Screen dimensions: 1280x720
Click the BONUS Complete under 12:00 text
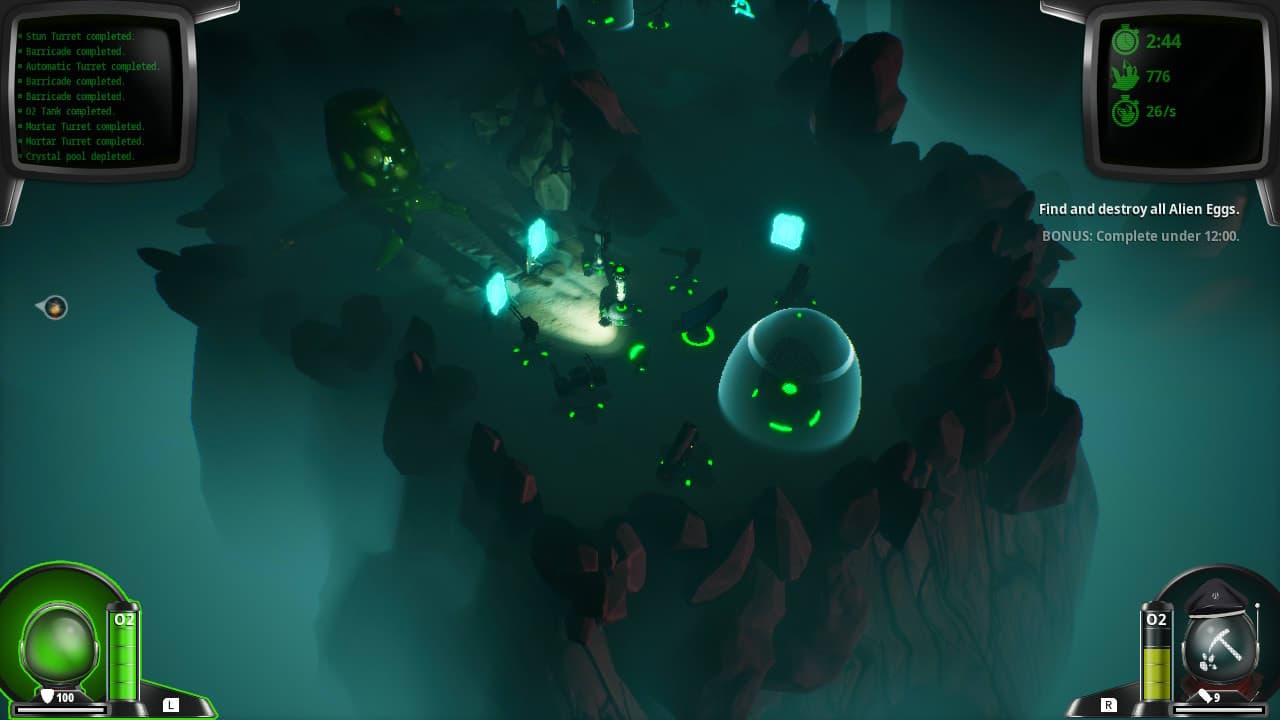[1140, 236]
